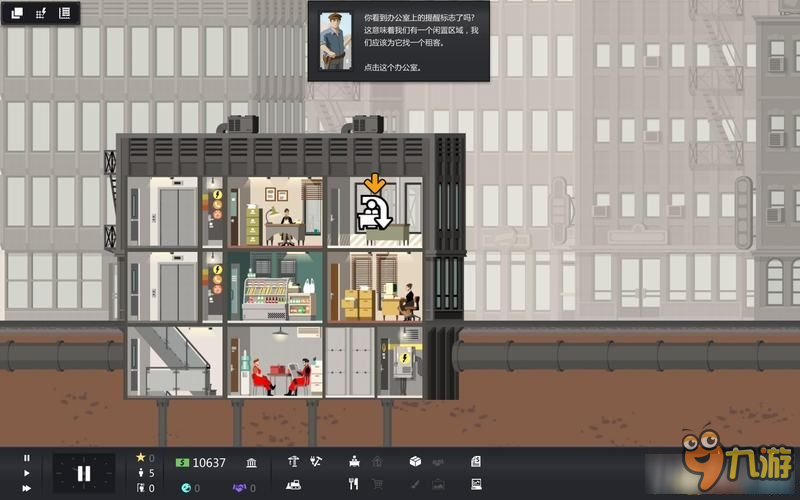Click the large clock pause button

[84, 473]
